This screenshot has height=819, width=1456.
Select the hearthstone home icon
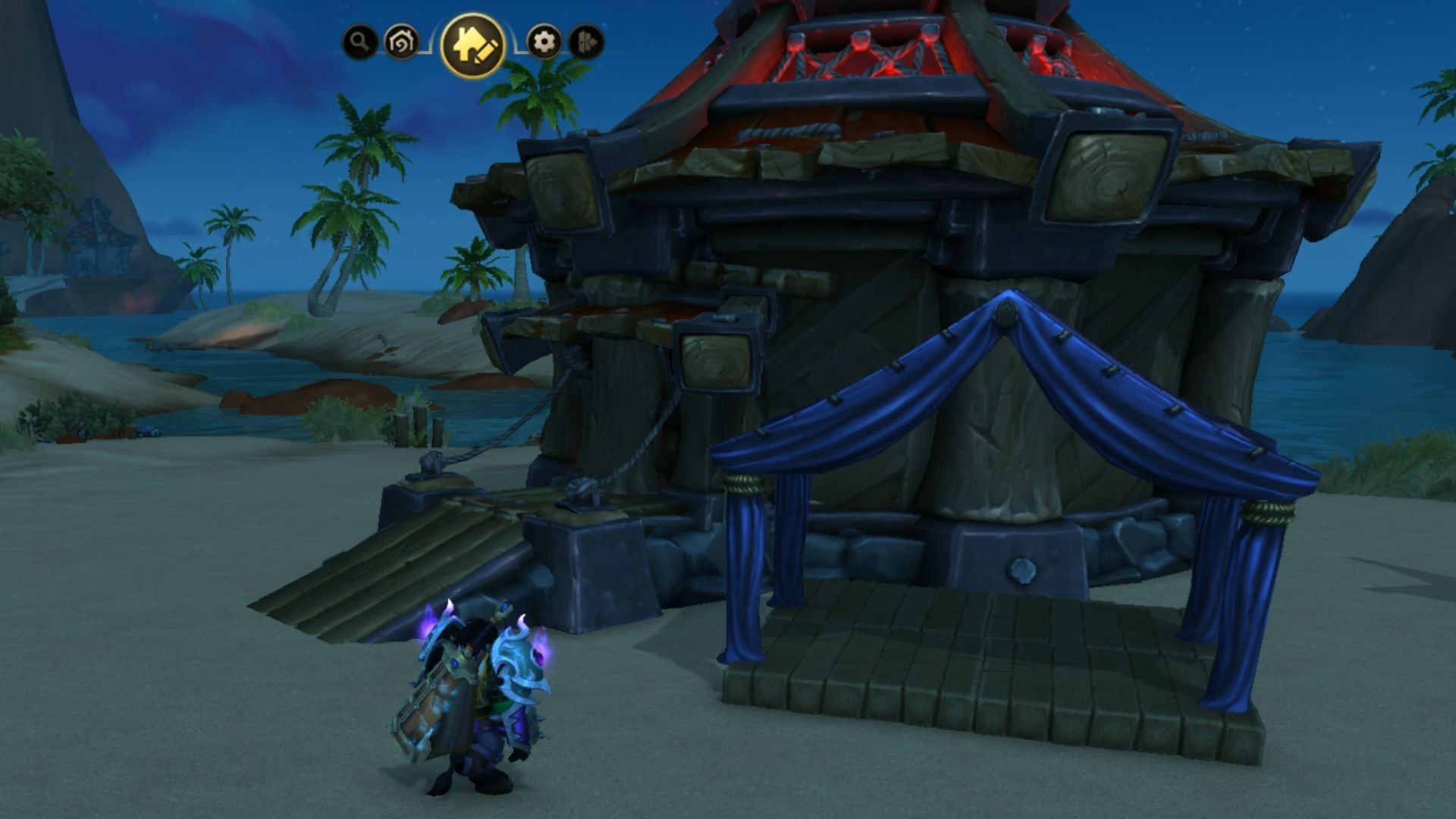(401, 41)
